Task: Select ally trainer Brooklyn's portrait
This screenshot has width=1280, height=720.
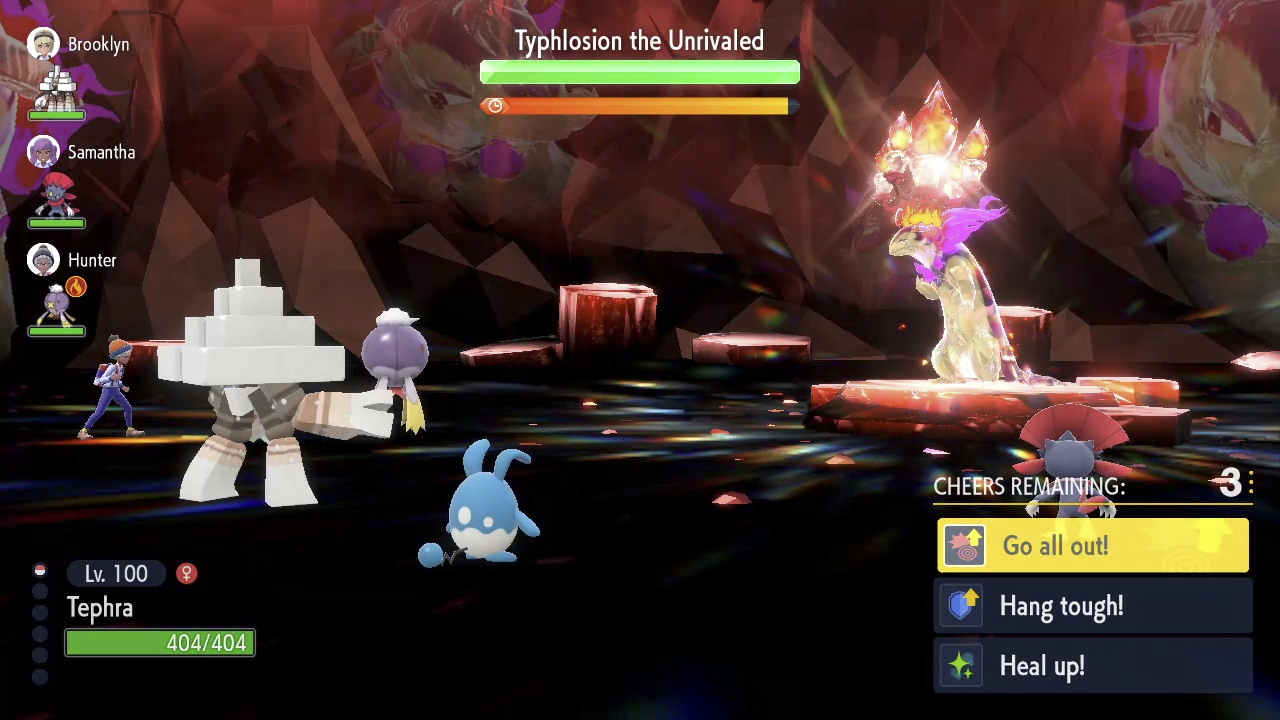Action: 43,44
